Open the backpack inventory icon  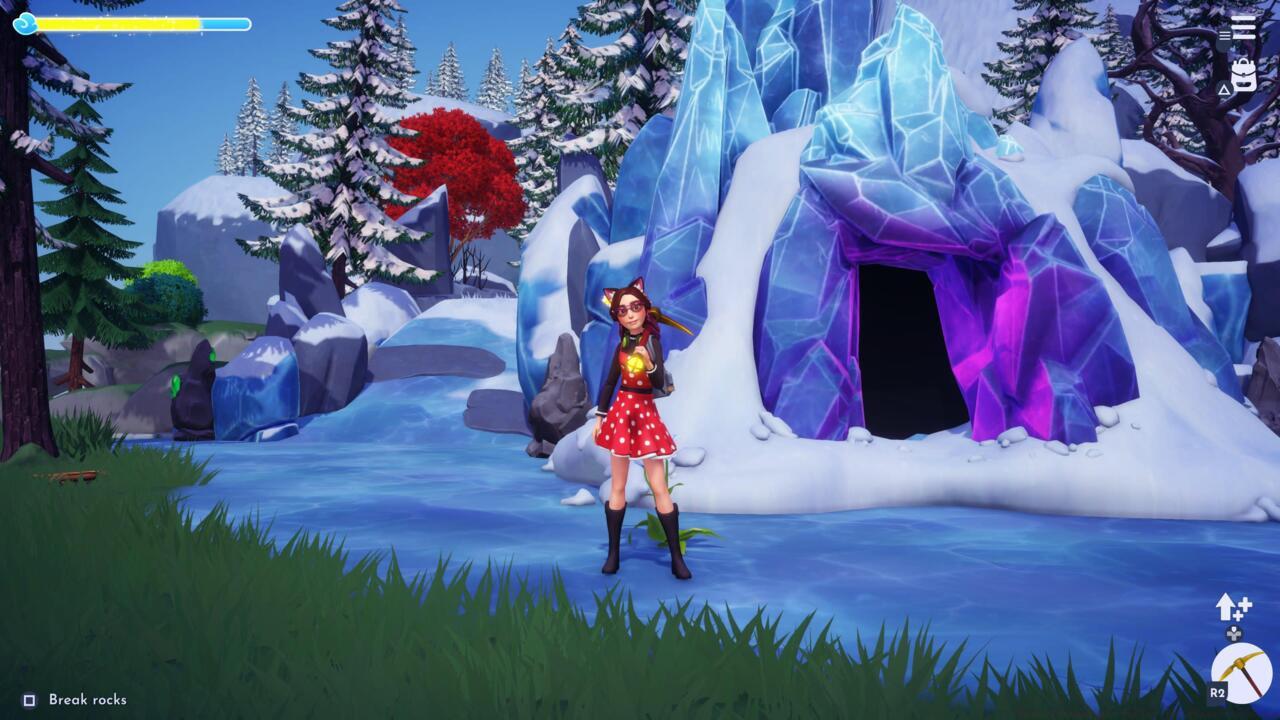click(x=1244, y=74)
